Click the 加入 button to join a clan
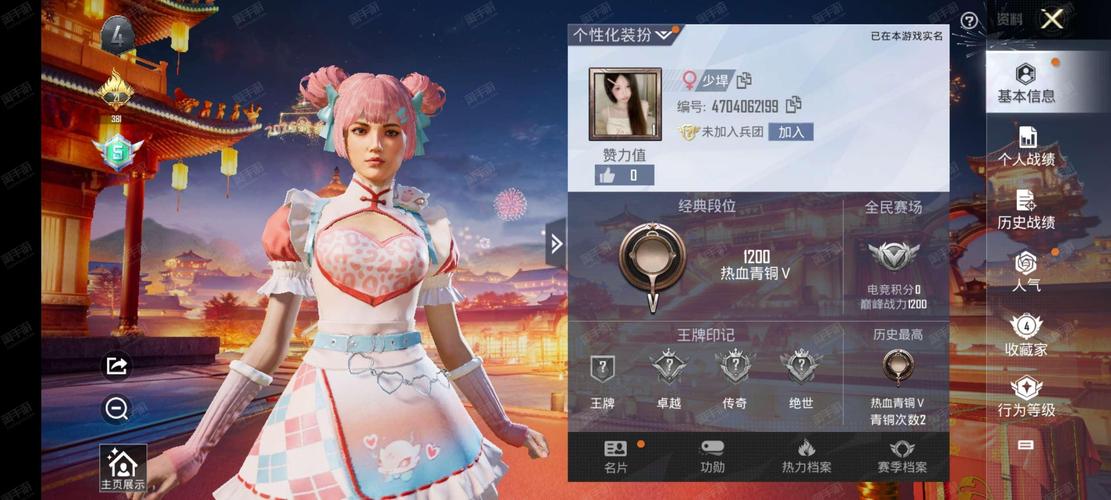Screen dimensions: 1111x500 tap(790, 132)
